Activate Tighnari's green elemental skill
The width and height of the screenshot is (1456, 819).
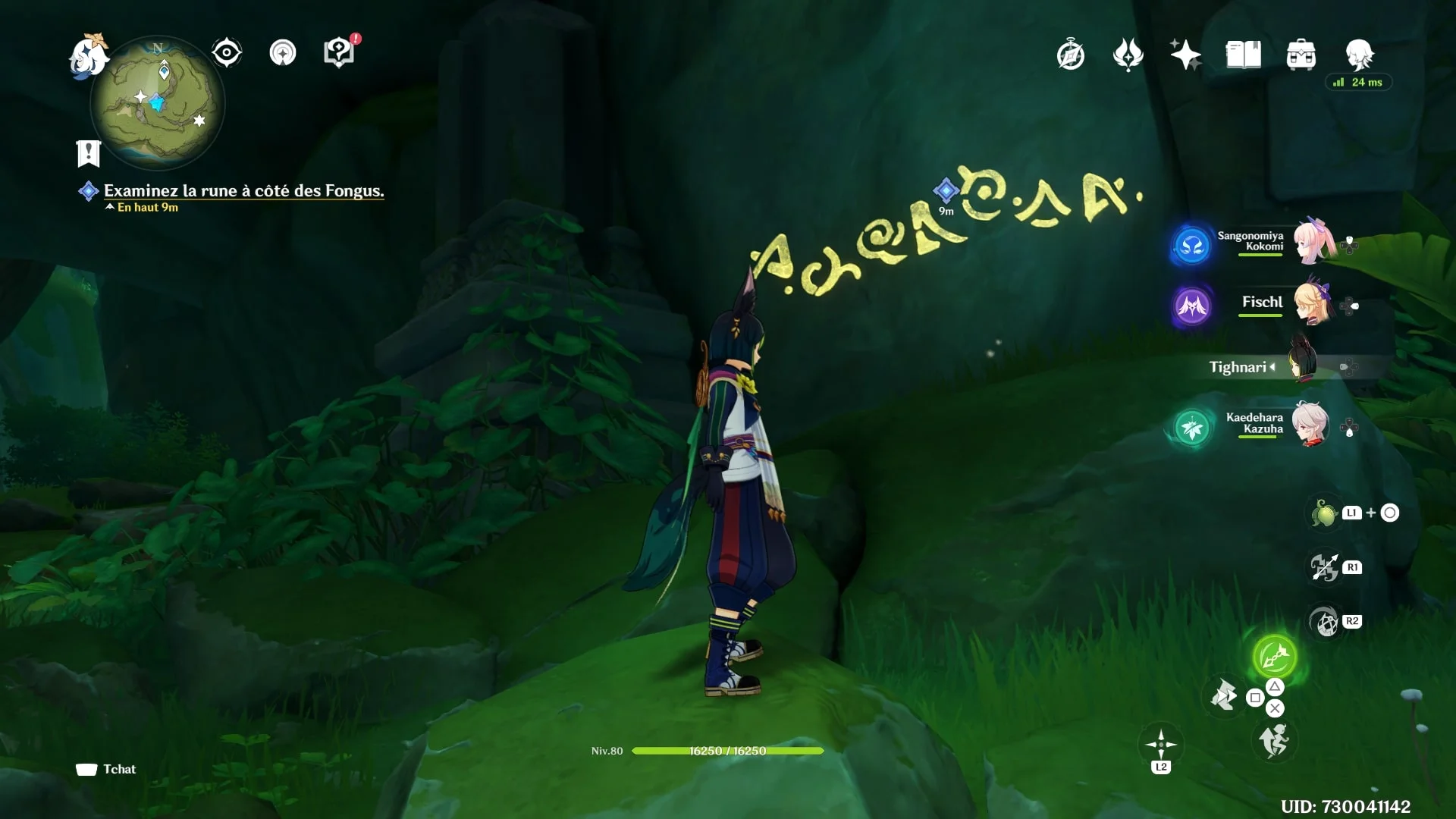tap(1274, 656)
